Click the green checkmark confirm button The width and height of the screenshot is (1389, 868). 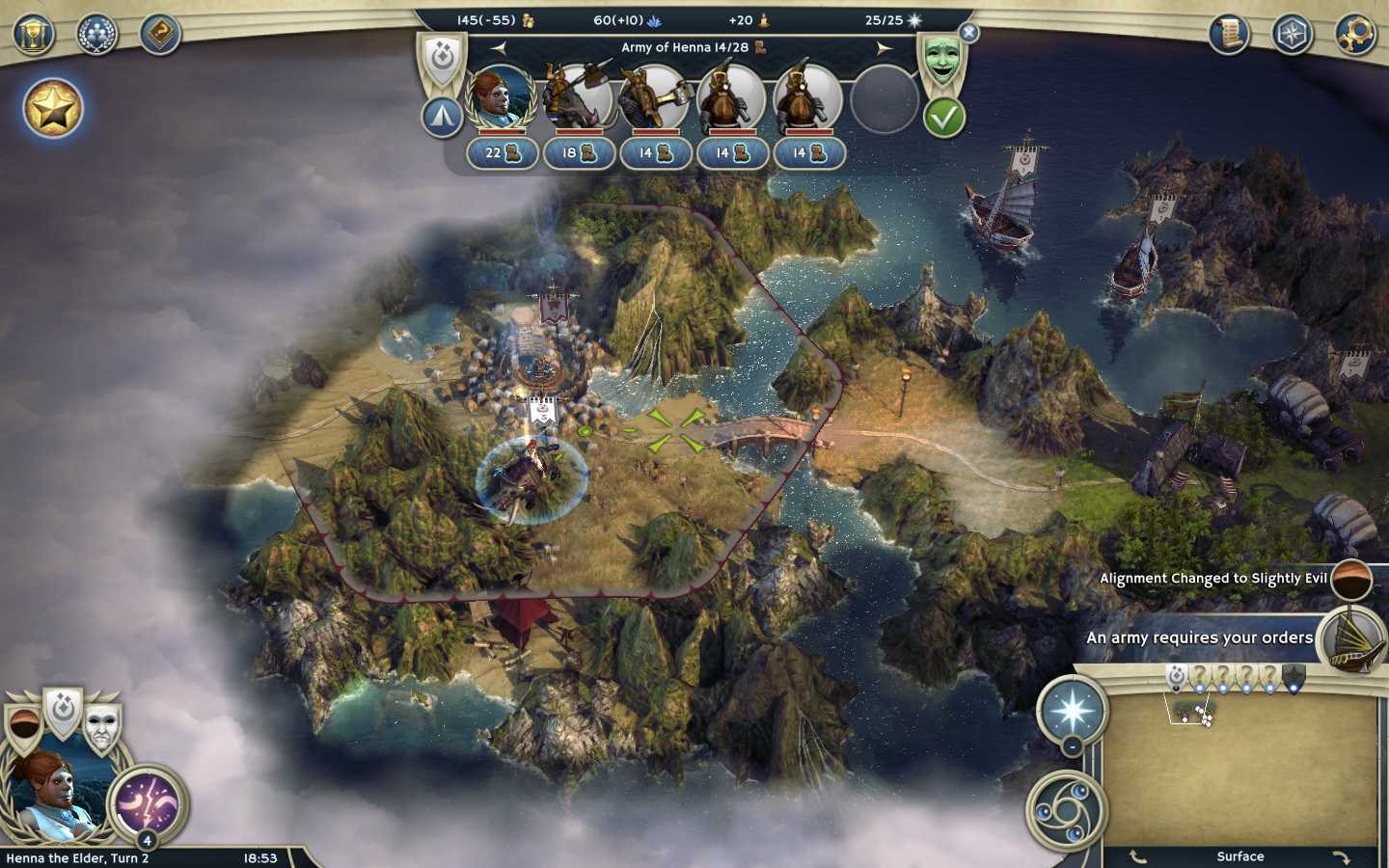[x=944, y=118]
